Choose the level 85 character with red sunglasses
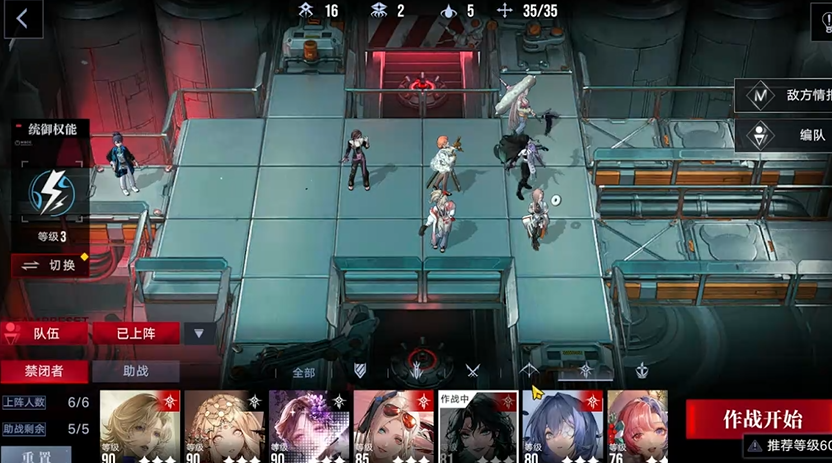 pyautogui.click(x=393, y=427)
